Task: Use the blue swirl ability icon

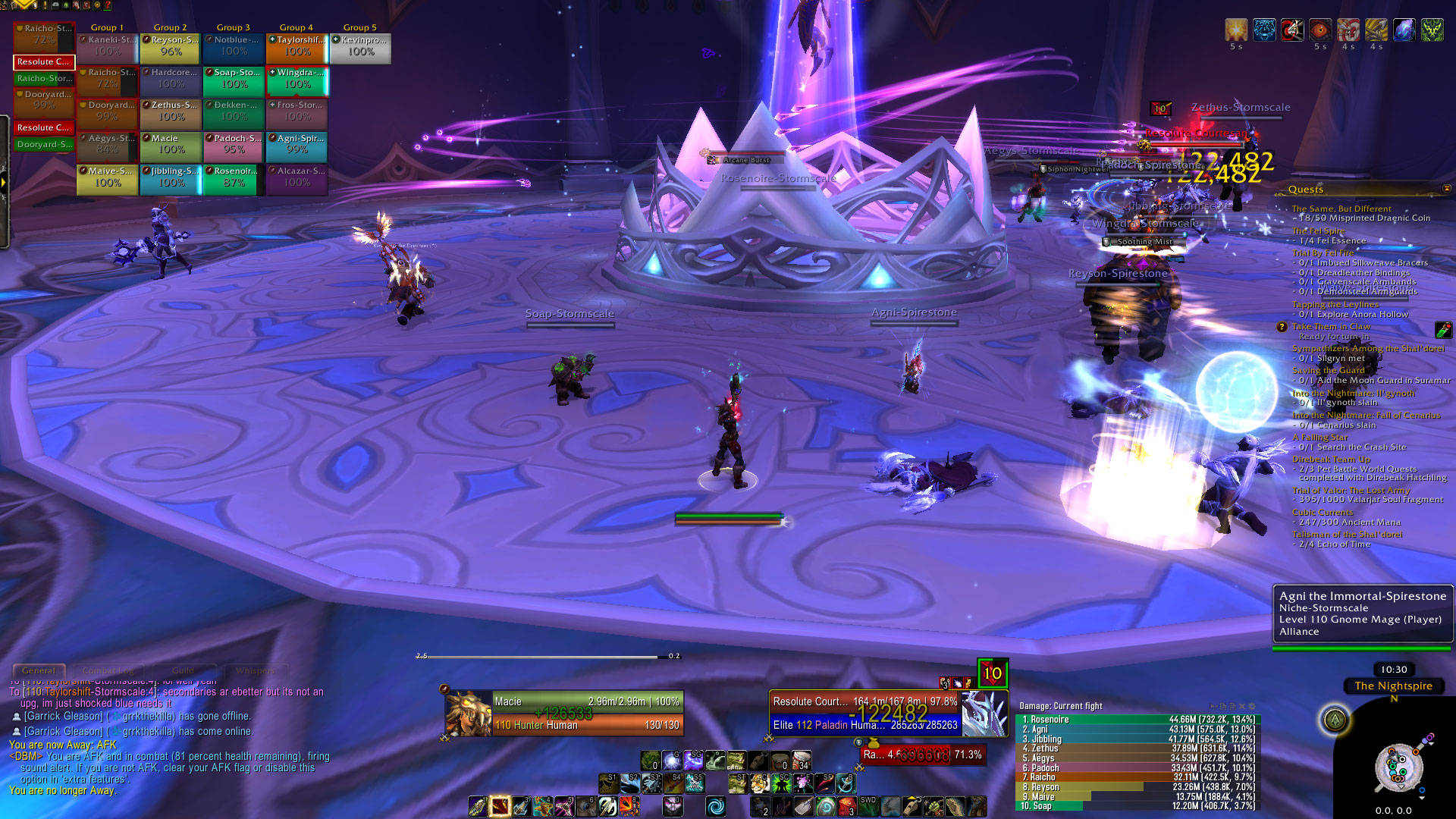Action: click(x=715, y=806)
